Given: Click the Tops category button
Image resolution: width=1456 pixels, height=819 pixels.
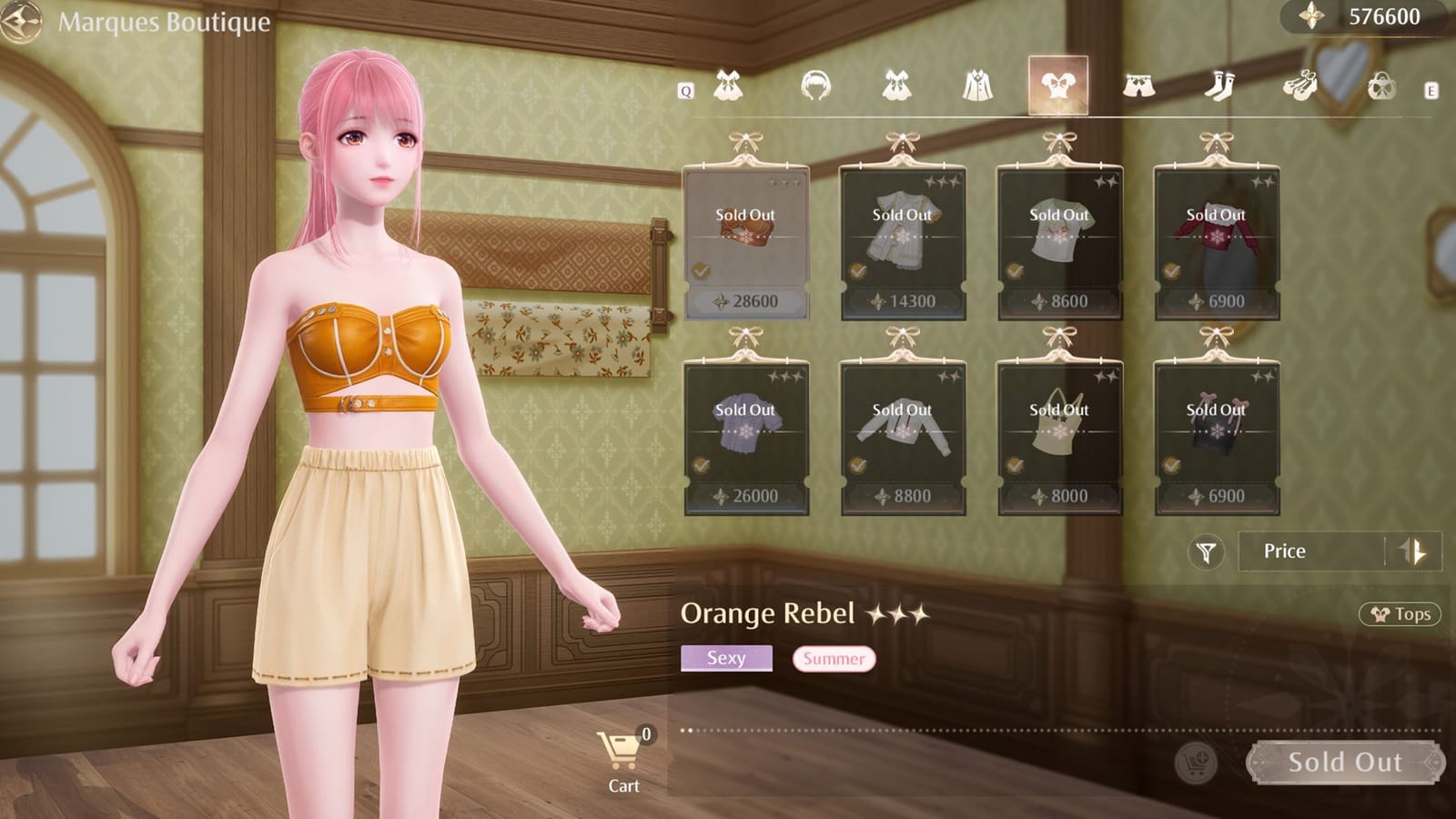Looking at the screenshot, I should pyautogui.click(x=1399, y=614).
